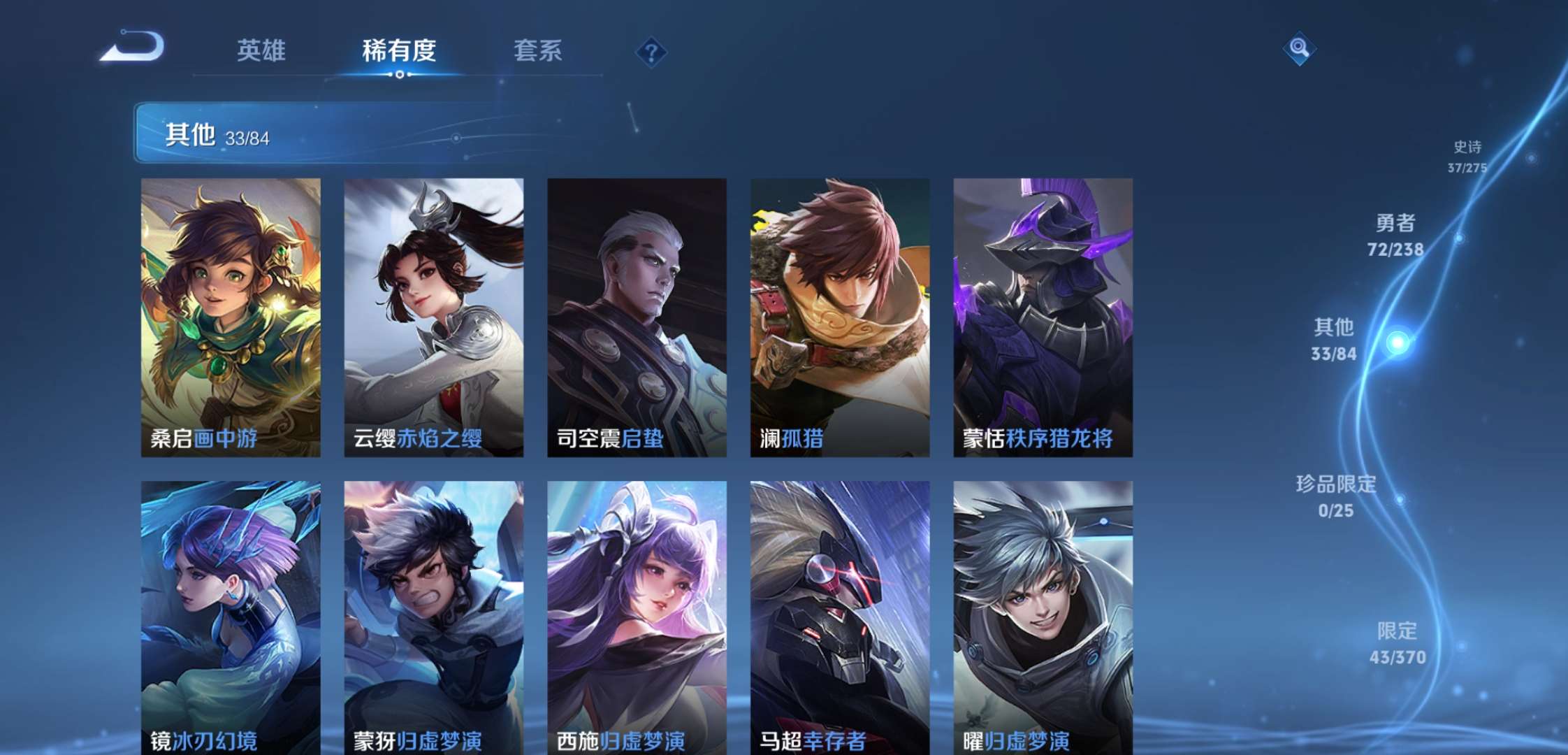Open the 桑启画中游 skin card
Viewport: 1568px width, 755px height.
point(231,318)
